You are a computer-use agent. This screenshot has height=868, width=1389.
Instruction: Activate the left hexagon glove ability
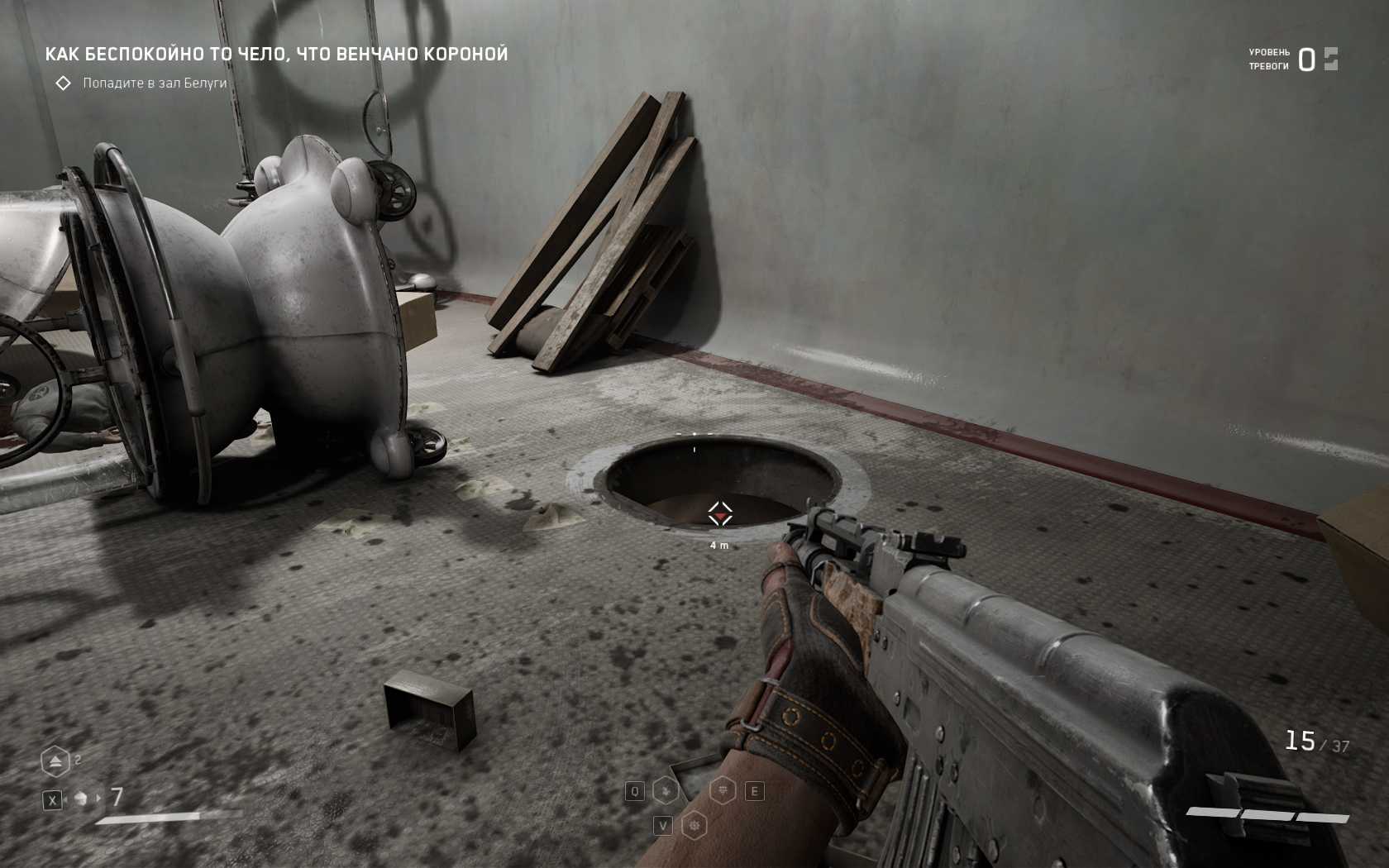[666, 791]
